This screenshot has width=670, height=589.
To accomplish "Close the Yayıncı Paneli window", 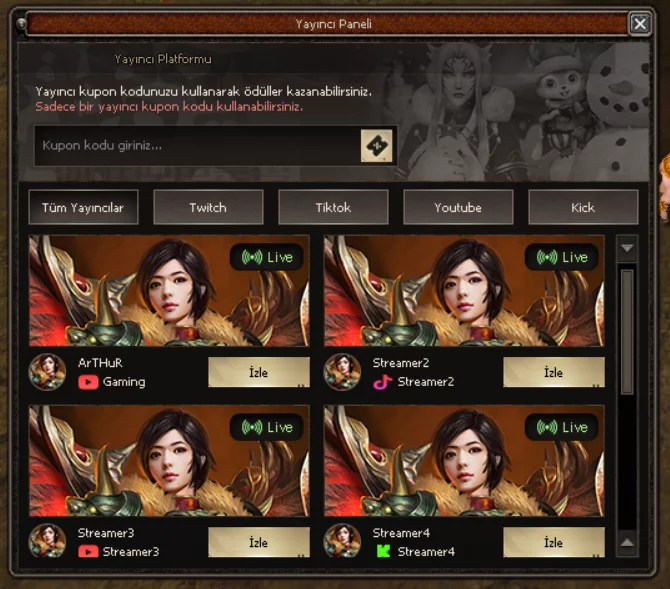I will (640, 24).
